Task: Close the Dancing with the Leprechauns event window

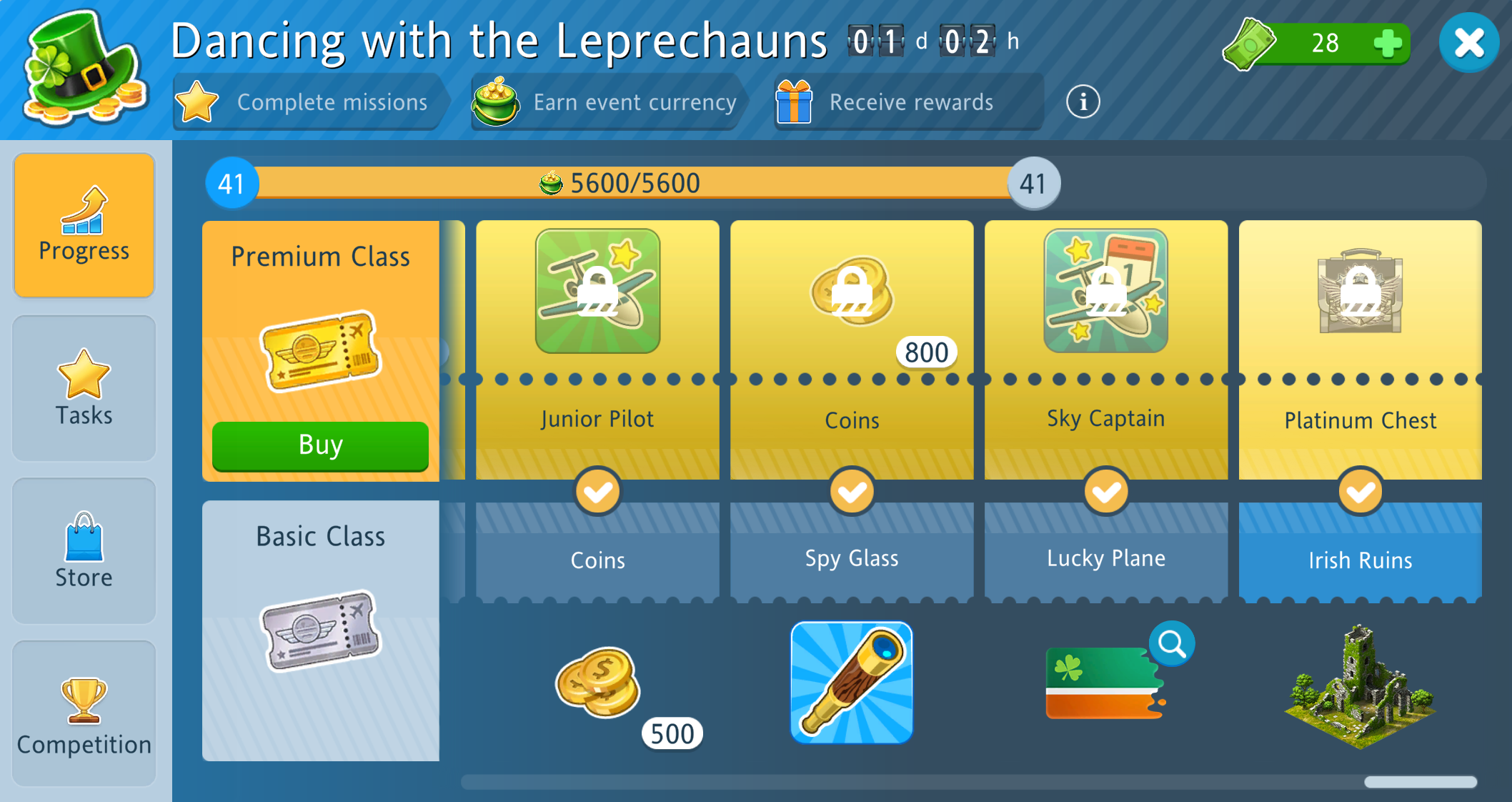Action: (x=1468, y=43)
